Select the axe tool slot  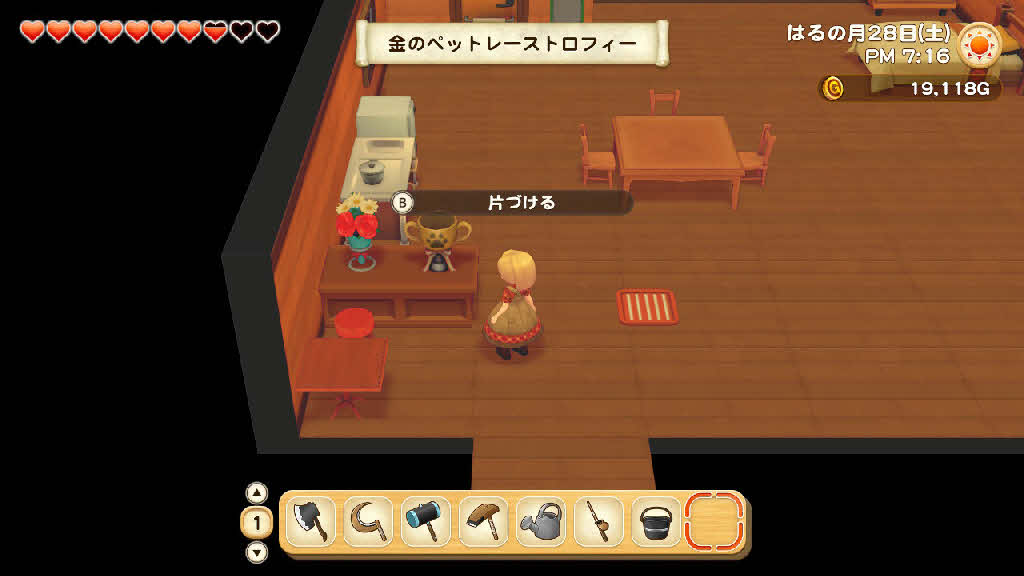point(310,521)
